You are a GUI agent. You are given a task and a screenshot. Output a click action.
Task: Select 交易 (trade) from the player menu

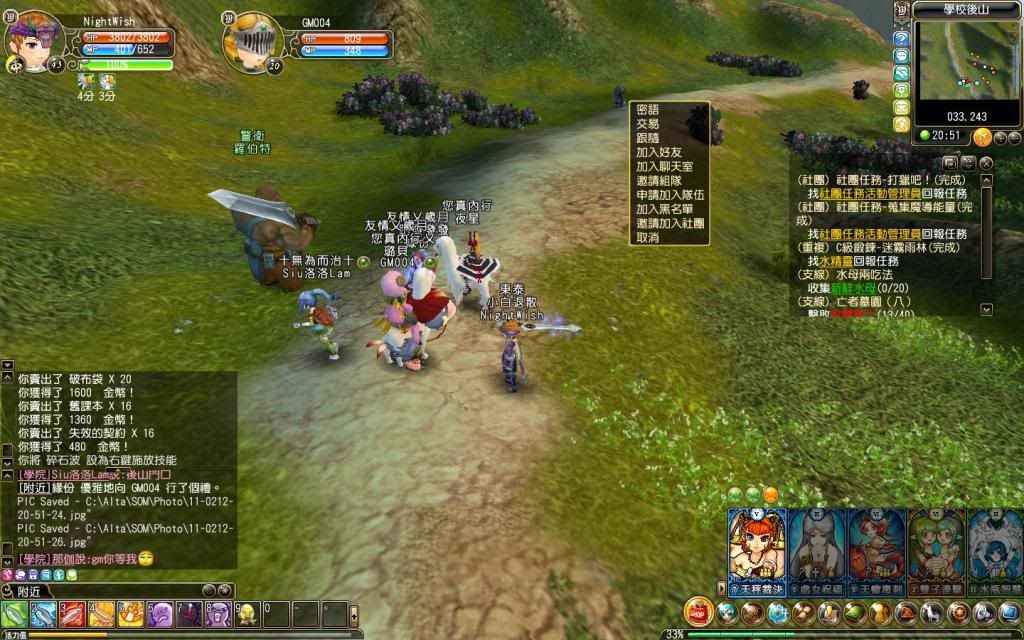coord(648,124)
